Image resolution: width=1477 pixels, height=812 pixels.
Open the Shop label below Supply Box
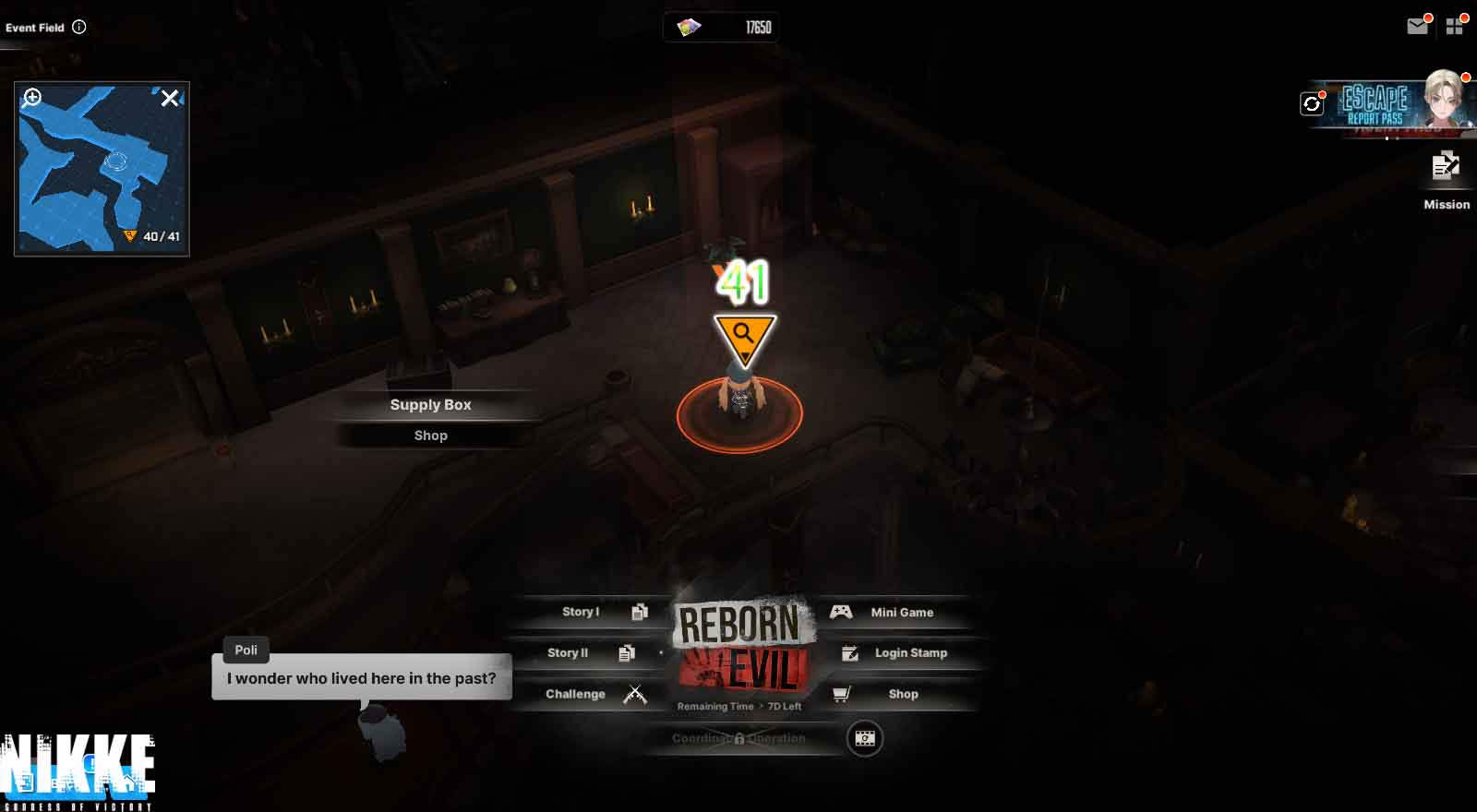[430, 436]
